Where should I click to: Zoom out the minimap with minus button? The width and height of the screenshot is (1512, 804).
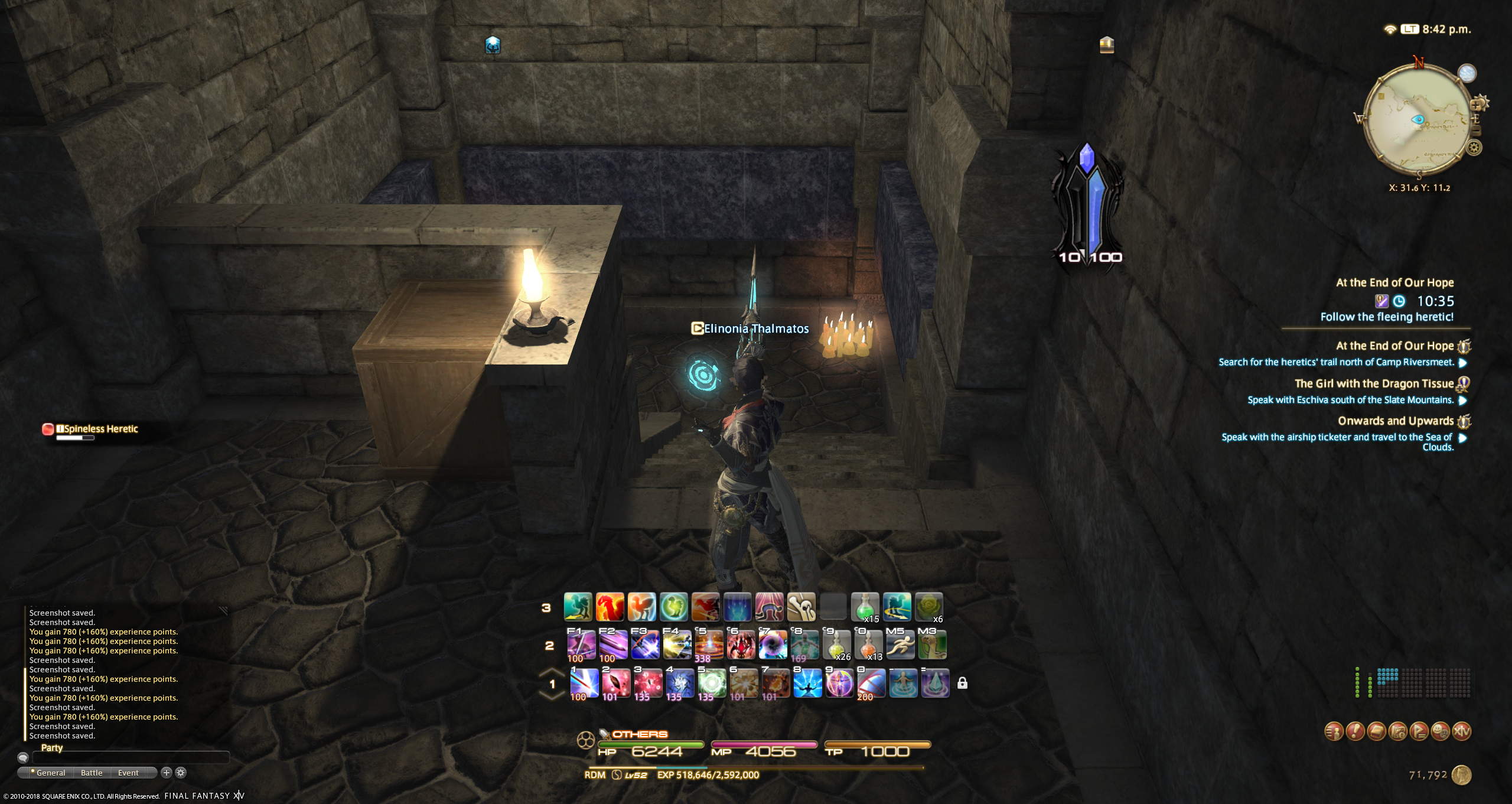pyautogui.click(x=1475, y=131)
